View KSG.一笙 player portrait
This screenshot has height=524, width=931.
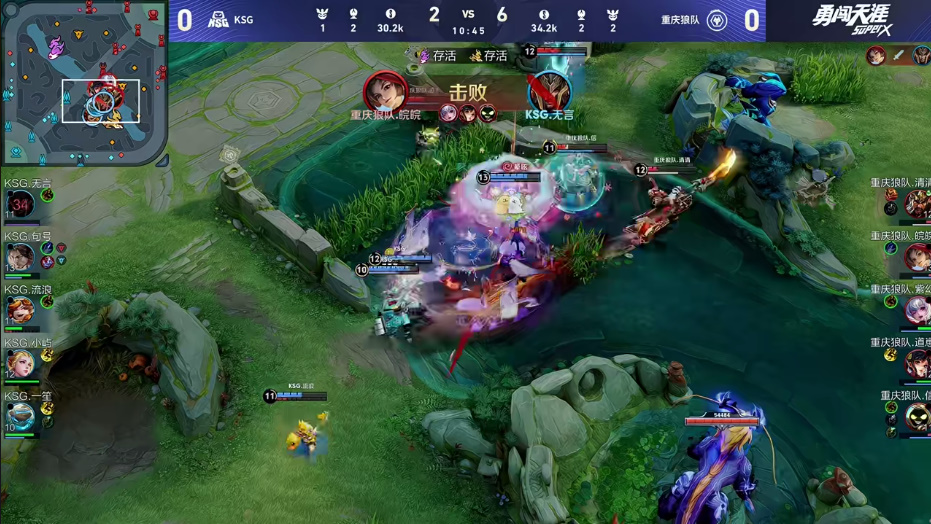20,415
